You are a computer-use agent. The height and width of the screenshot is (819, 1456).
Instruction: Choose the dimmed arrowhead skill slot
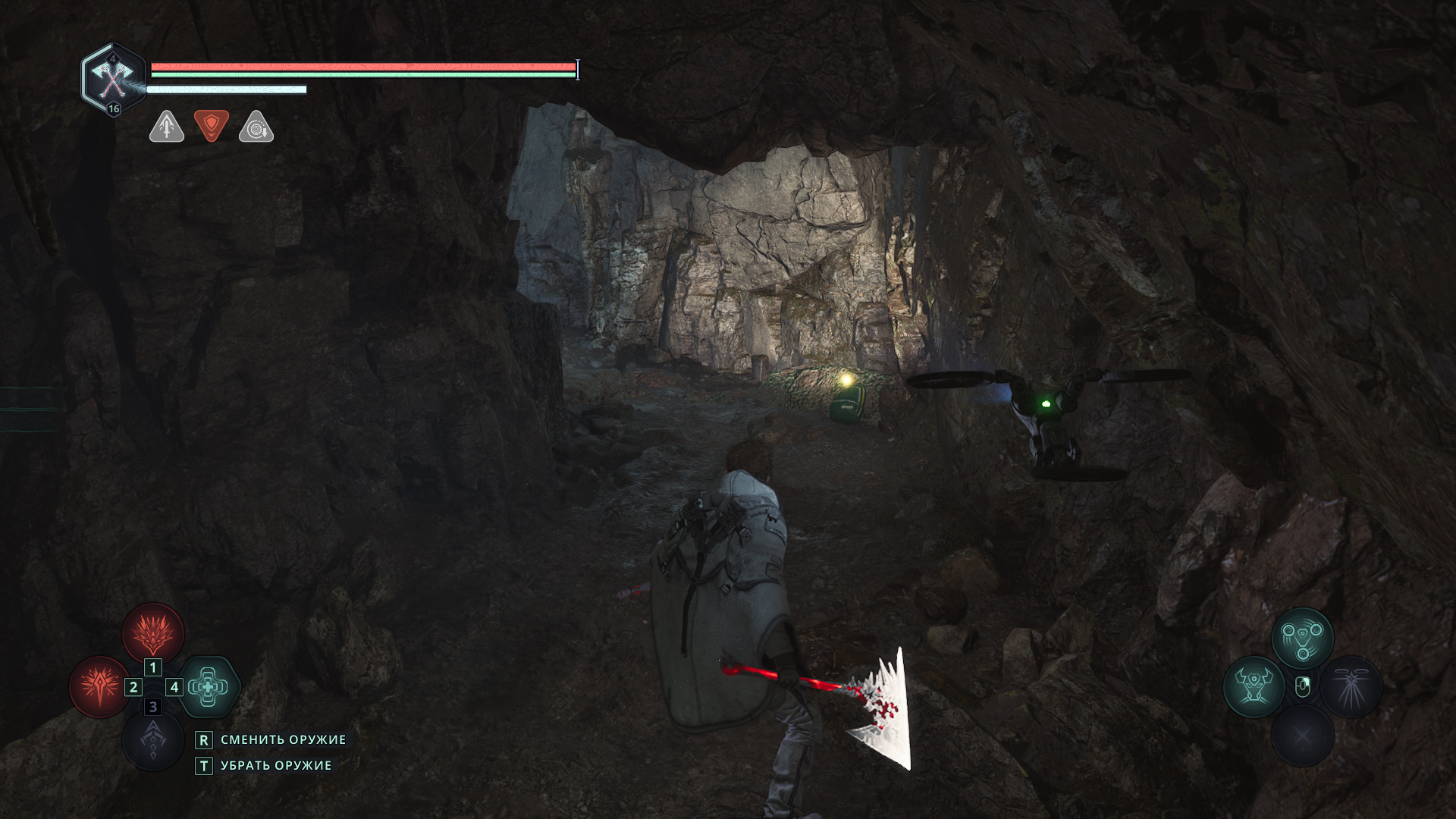coord(153,740)
